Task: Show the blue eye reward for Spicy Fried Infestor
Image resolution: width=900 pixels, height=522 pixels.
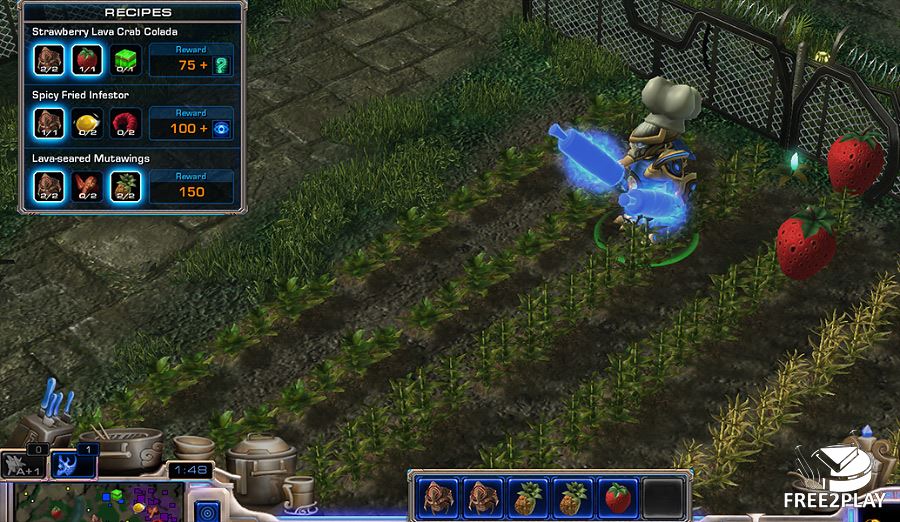Action: 221,128
